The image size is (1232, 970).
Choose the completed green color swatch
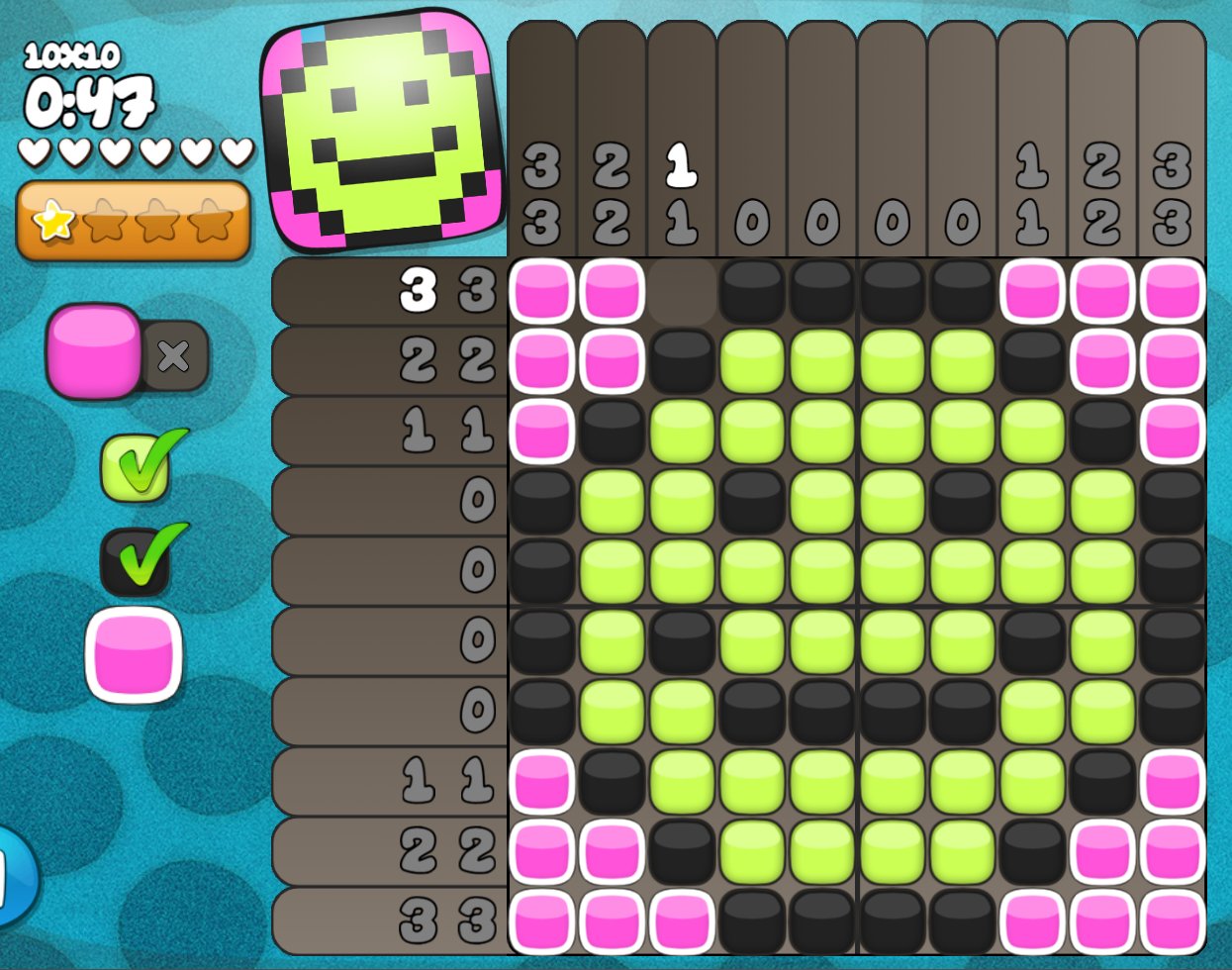click(134, 467)
